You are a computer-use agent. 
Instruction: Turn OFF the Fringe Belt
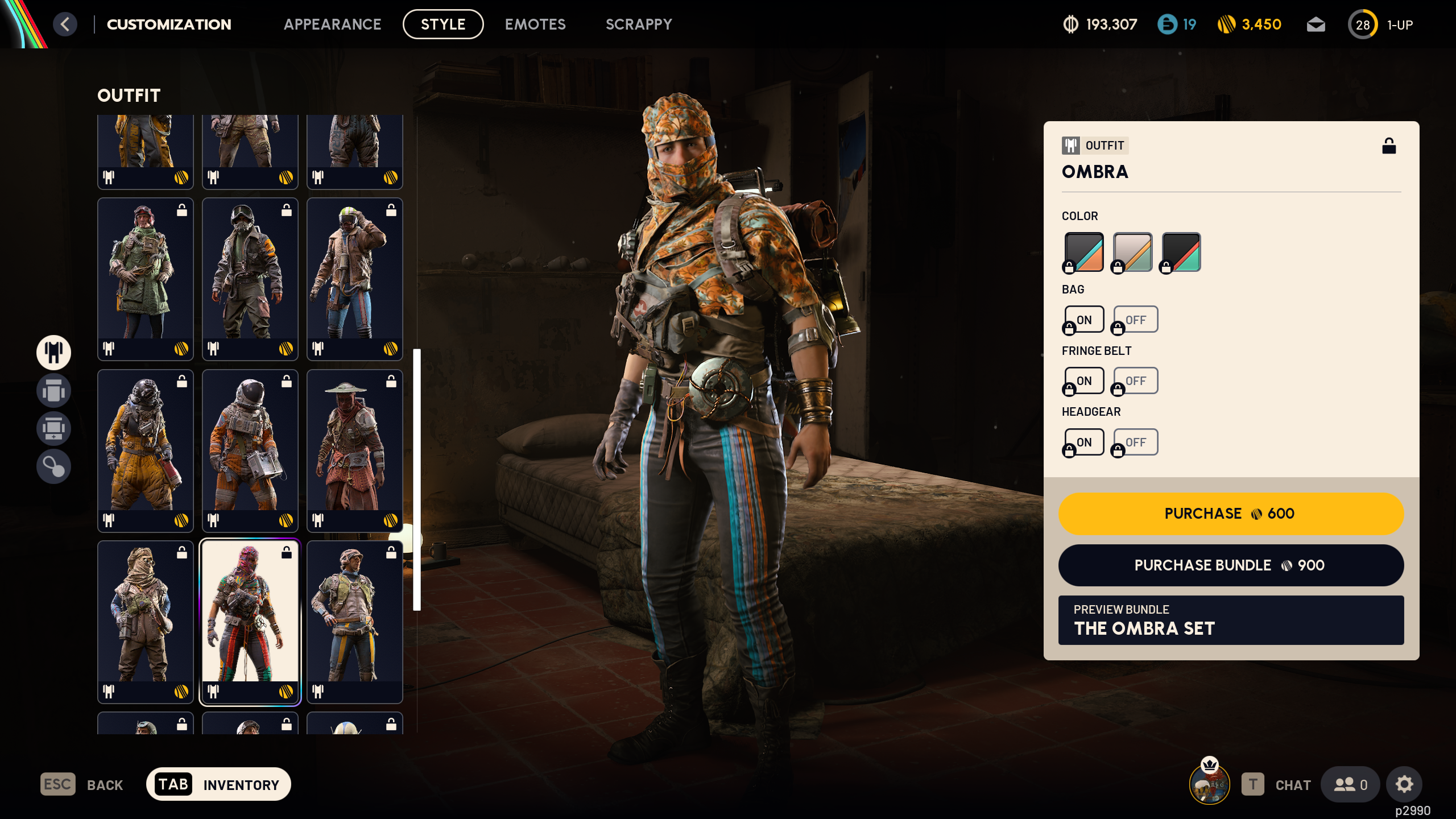[x=1135, y=380]
